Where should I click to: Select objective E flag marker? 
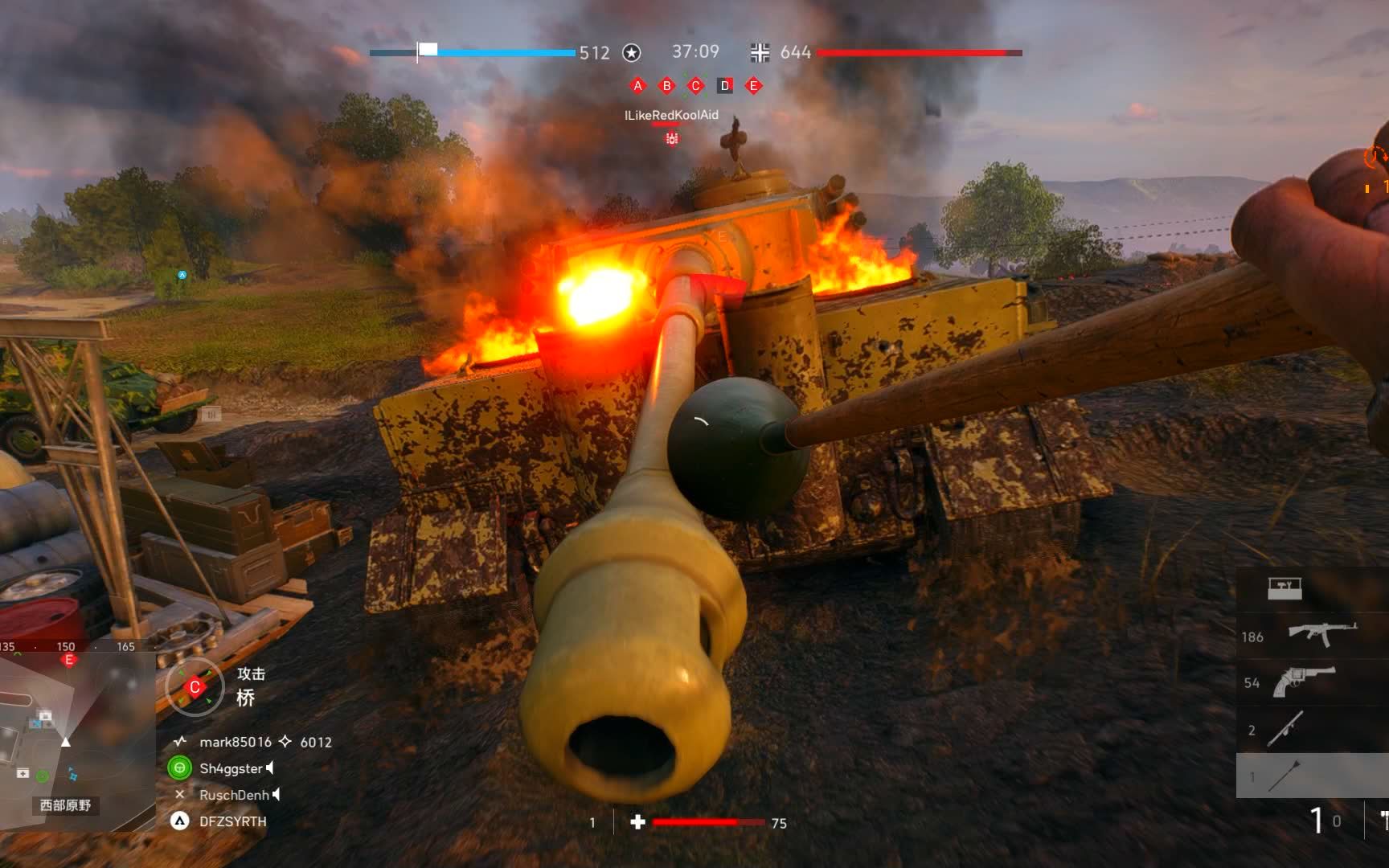point(754,86)
